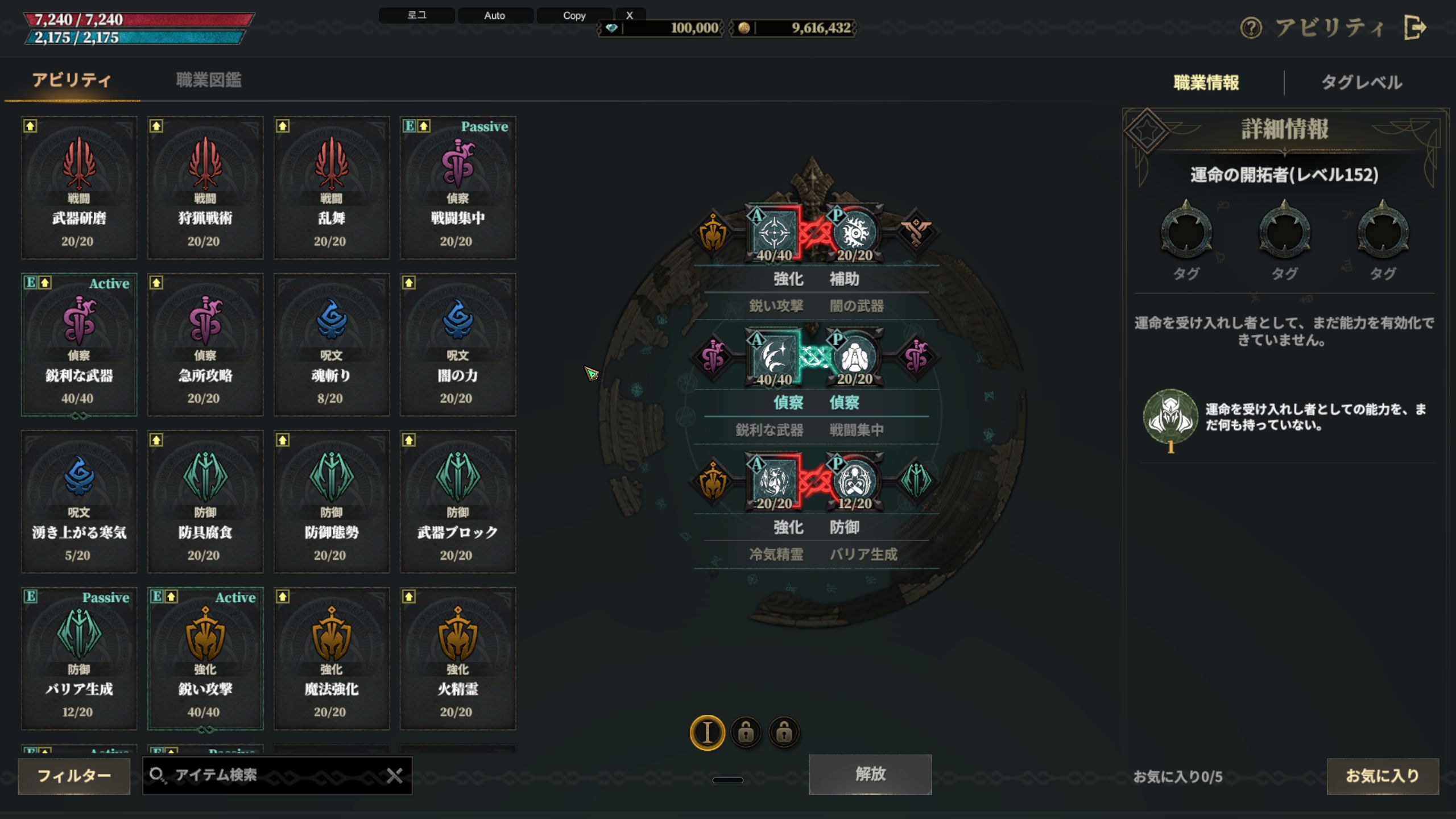Select the 職業情報 tab
This screenshot has height=819, width=1456.
point(1206,82)
